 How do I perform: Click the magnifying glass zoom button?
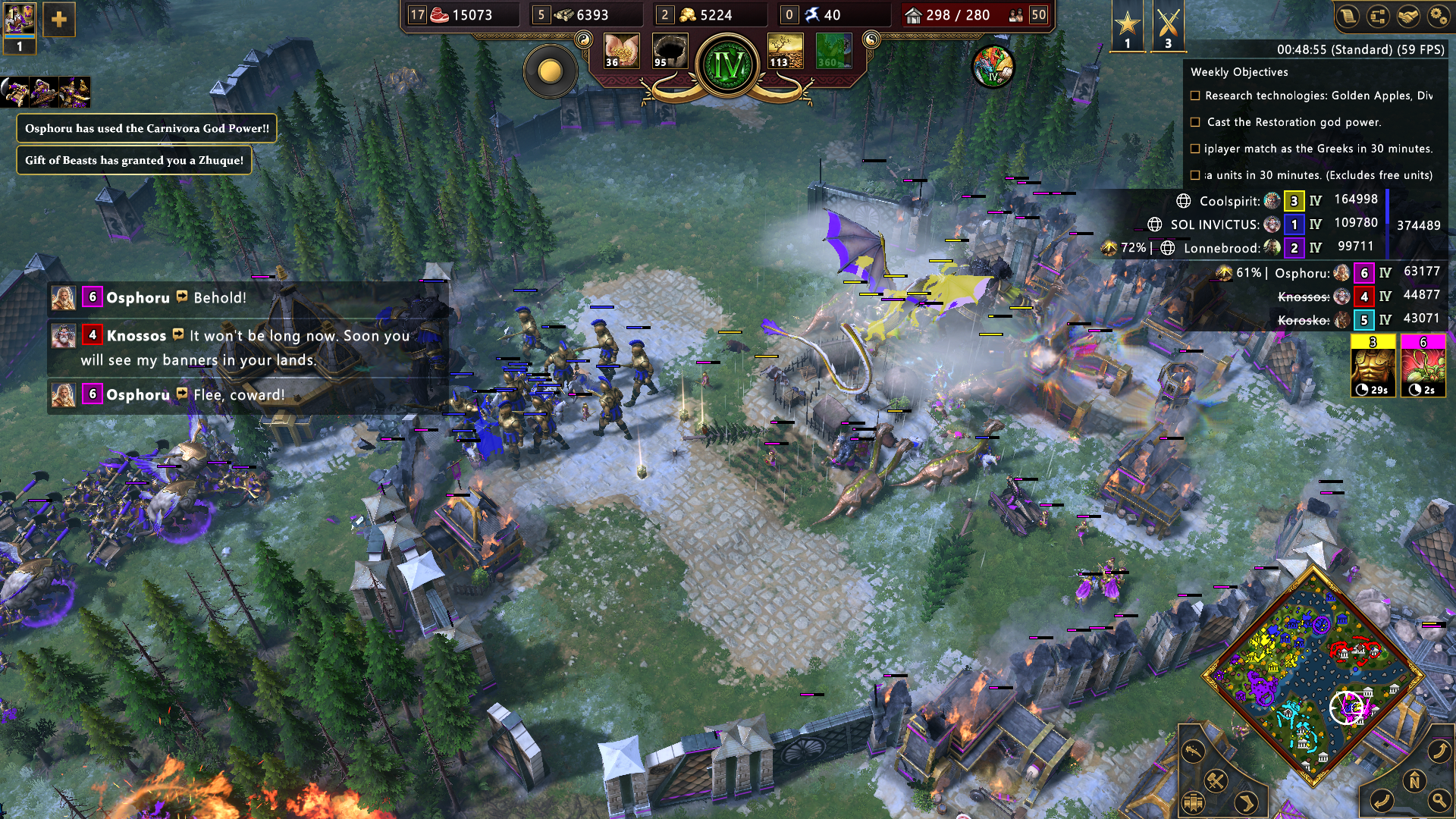1439,799
